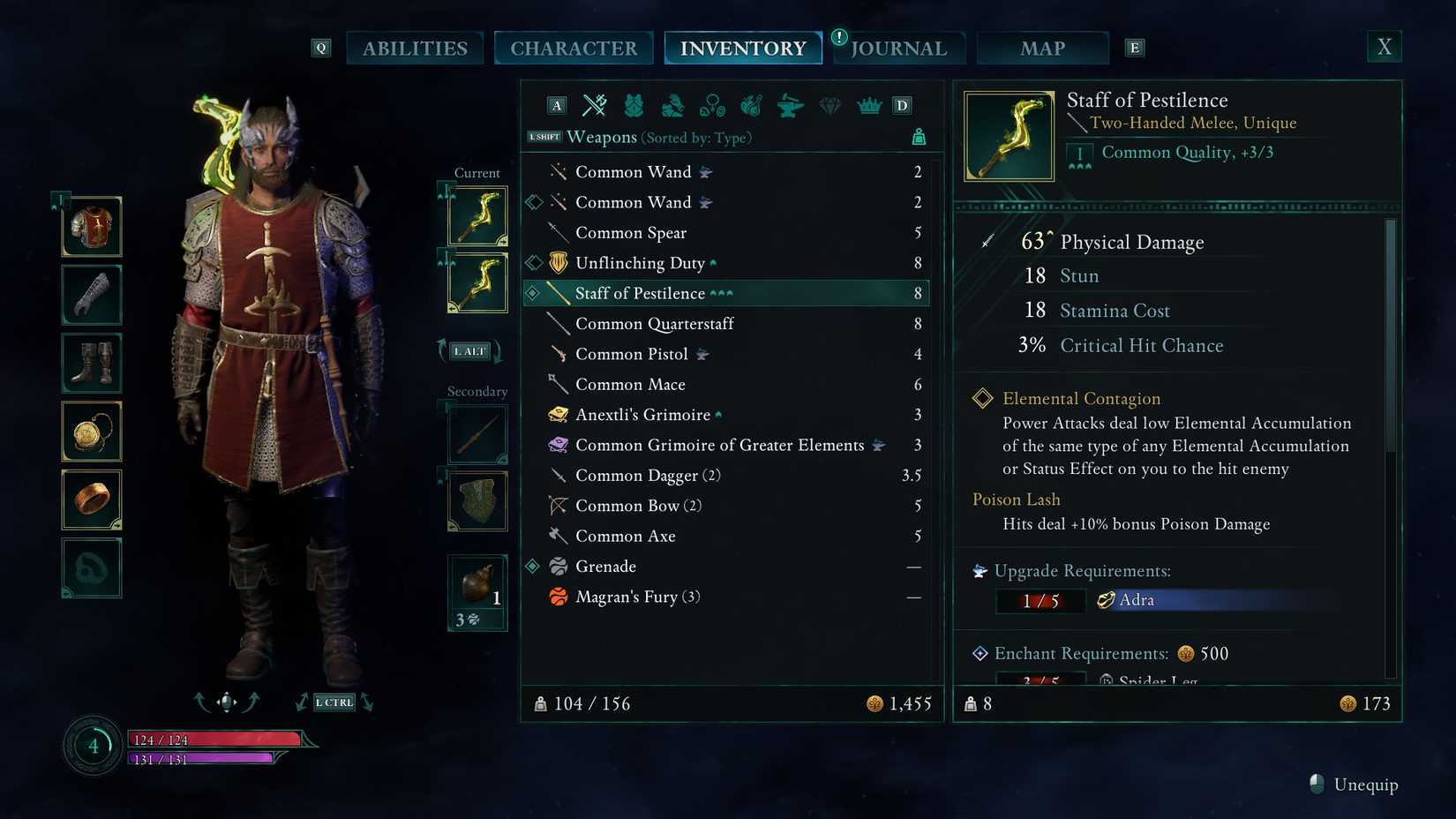Select the diamond gems filter icon
The image size is (1456, 819).
[829, 105]
